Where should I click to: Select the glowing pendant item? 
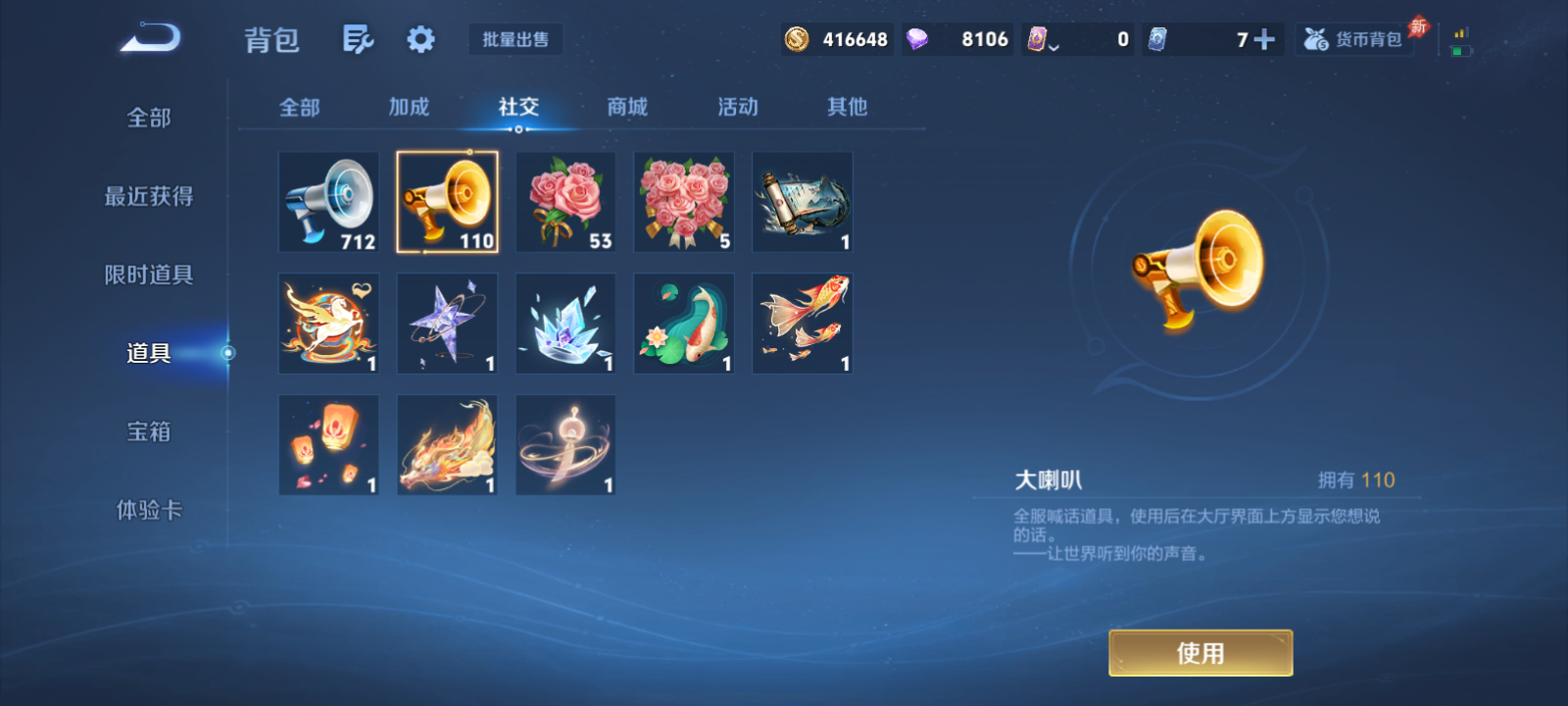[x=565, y=444]
